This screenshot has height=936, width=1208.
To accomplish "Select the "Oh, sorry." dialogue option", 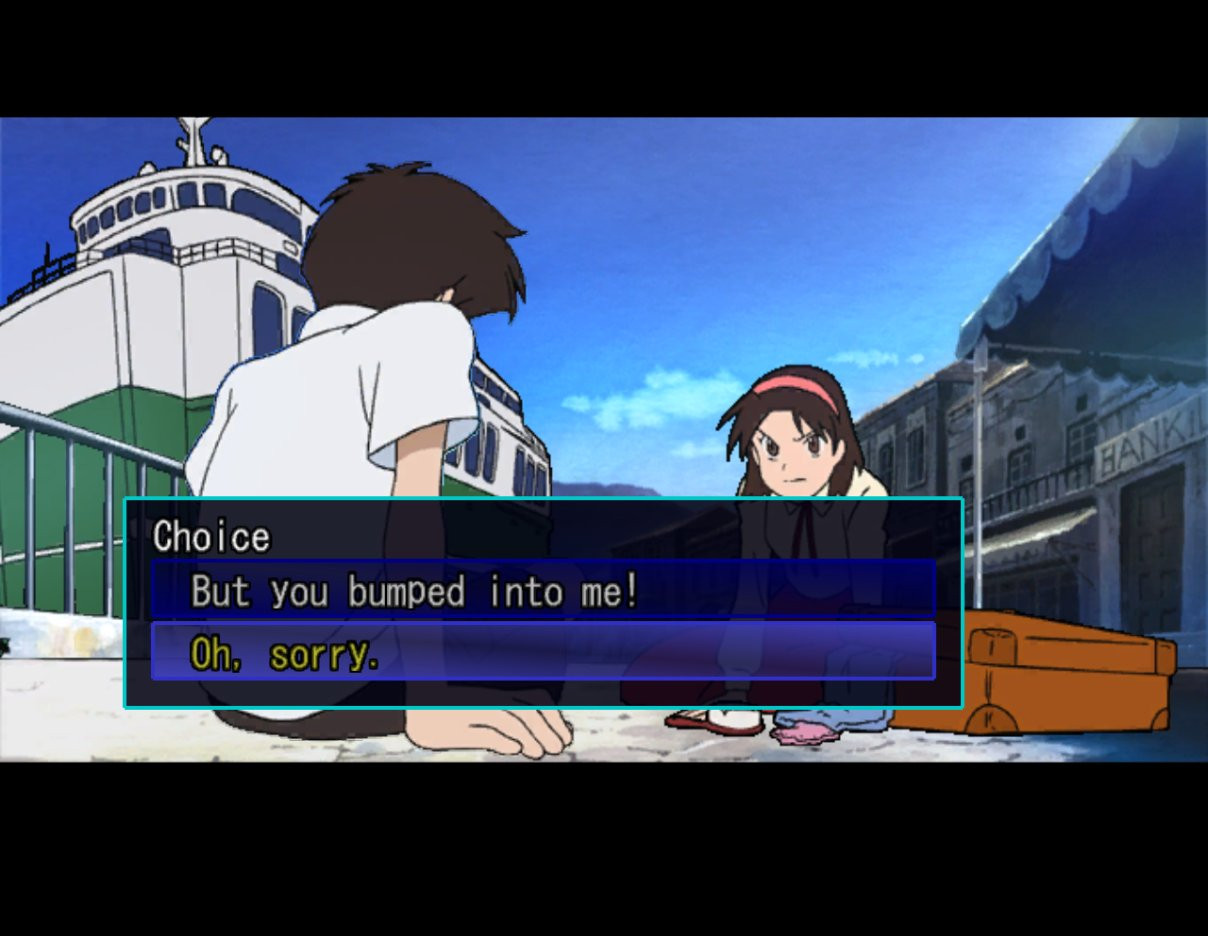I will [x=285, y=653].
